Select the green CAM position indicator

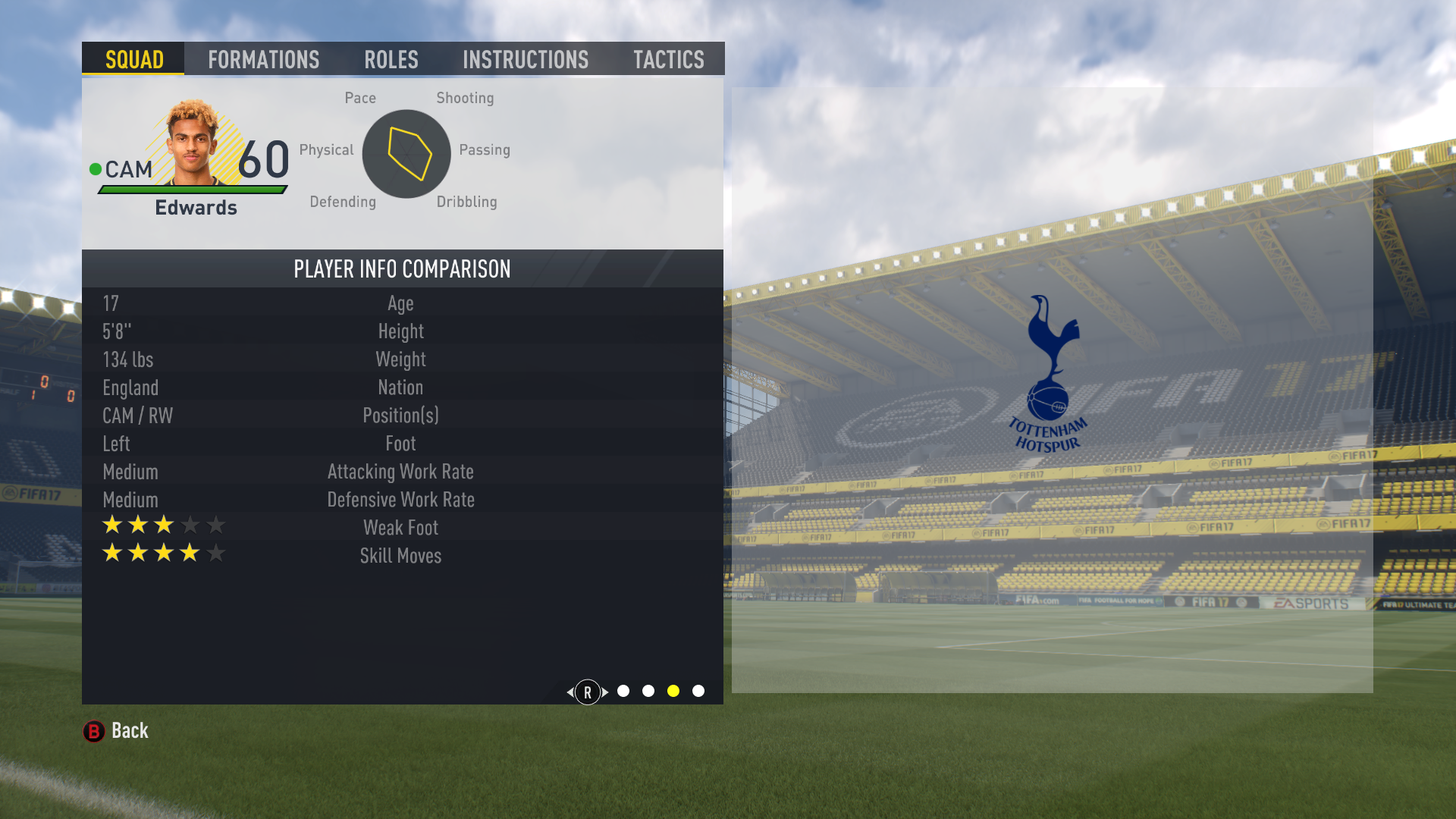click(96, 168)
